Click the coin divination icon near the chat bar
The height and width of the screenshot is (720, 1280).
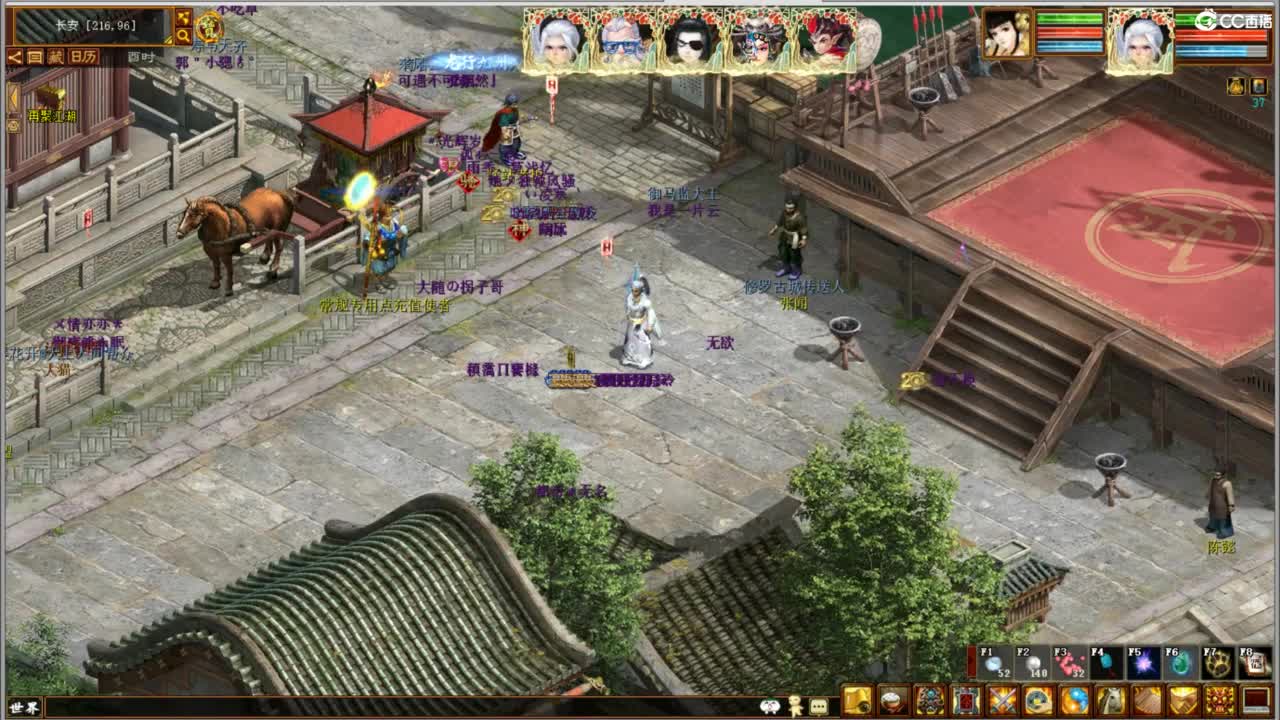pos(1039,703)
